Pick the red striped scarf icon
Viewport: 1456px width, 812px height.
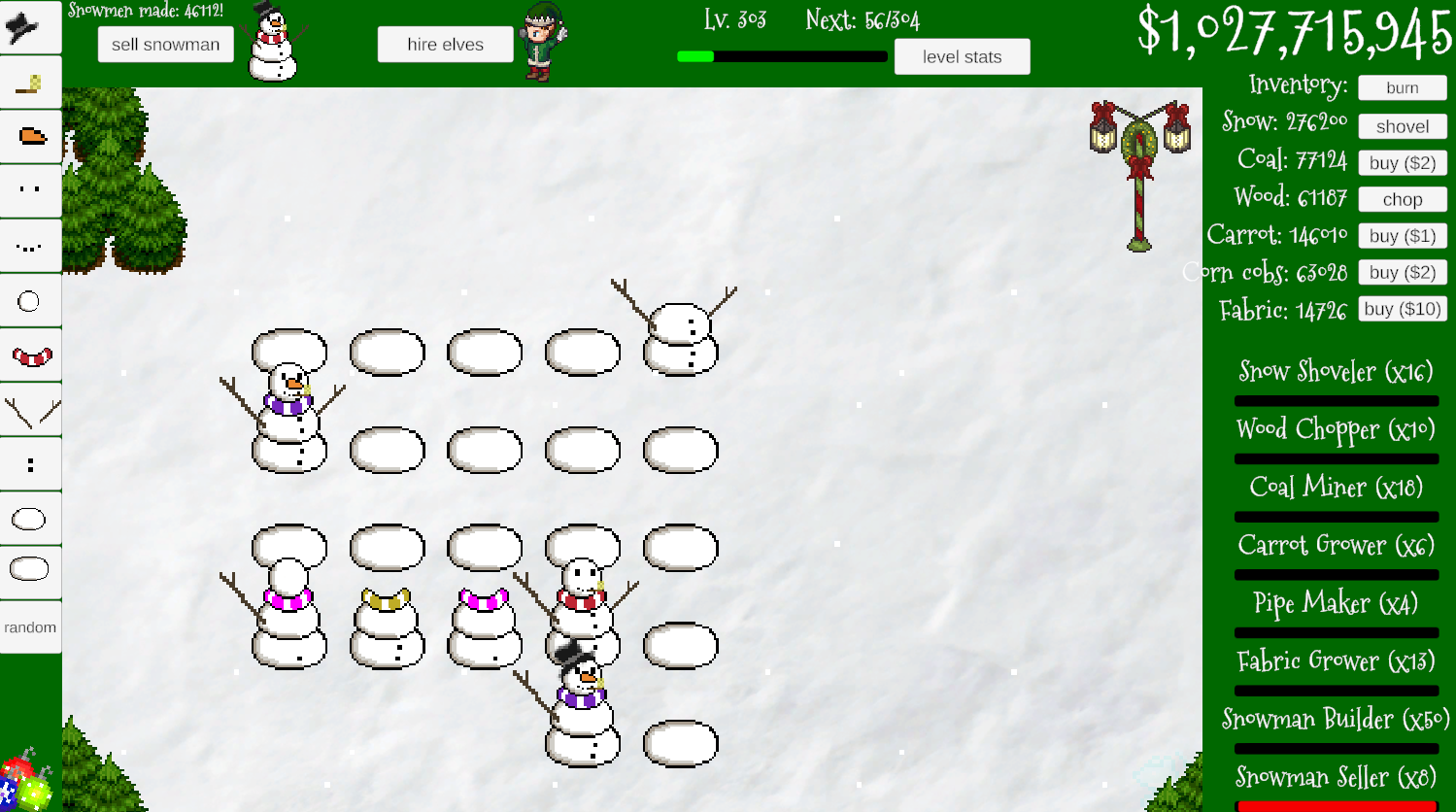tap(29, 355)
